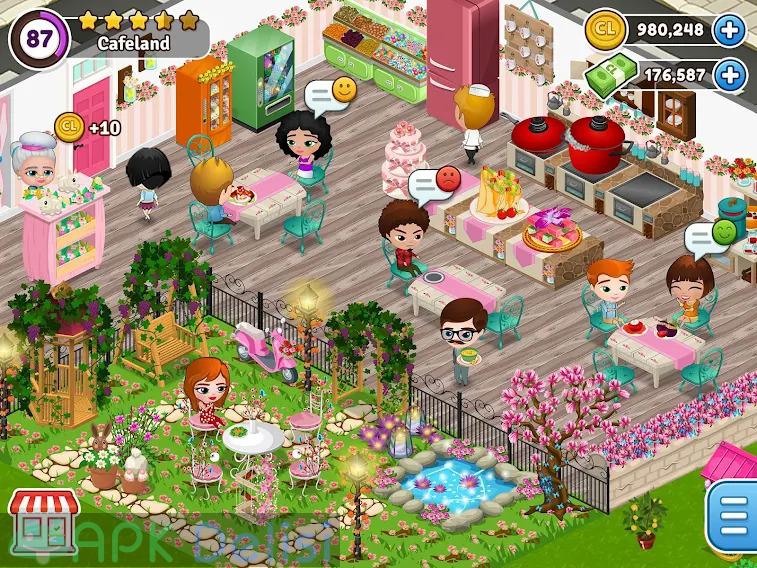
Task: Collect the +10 coin tip
Action: [x=70, y=126]
